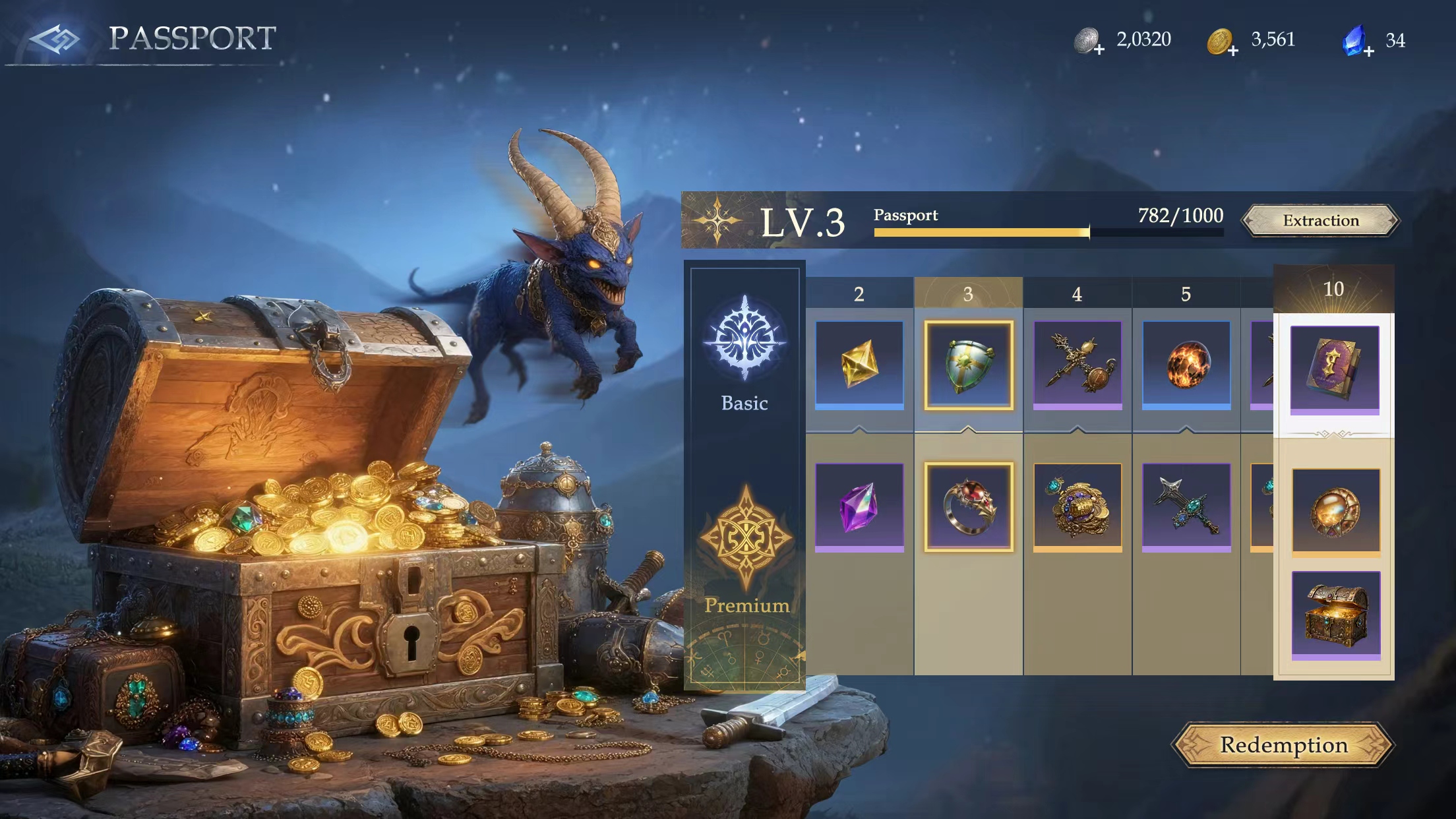Add more silver coins
Viewport: 1456px width, 819px height.
click(1099, 50)
